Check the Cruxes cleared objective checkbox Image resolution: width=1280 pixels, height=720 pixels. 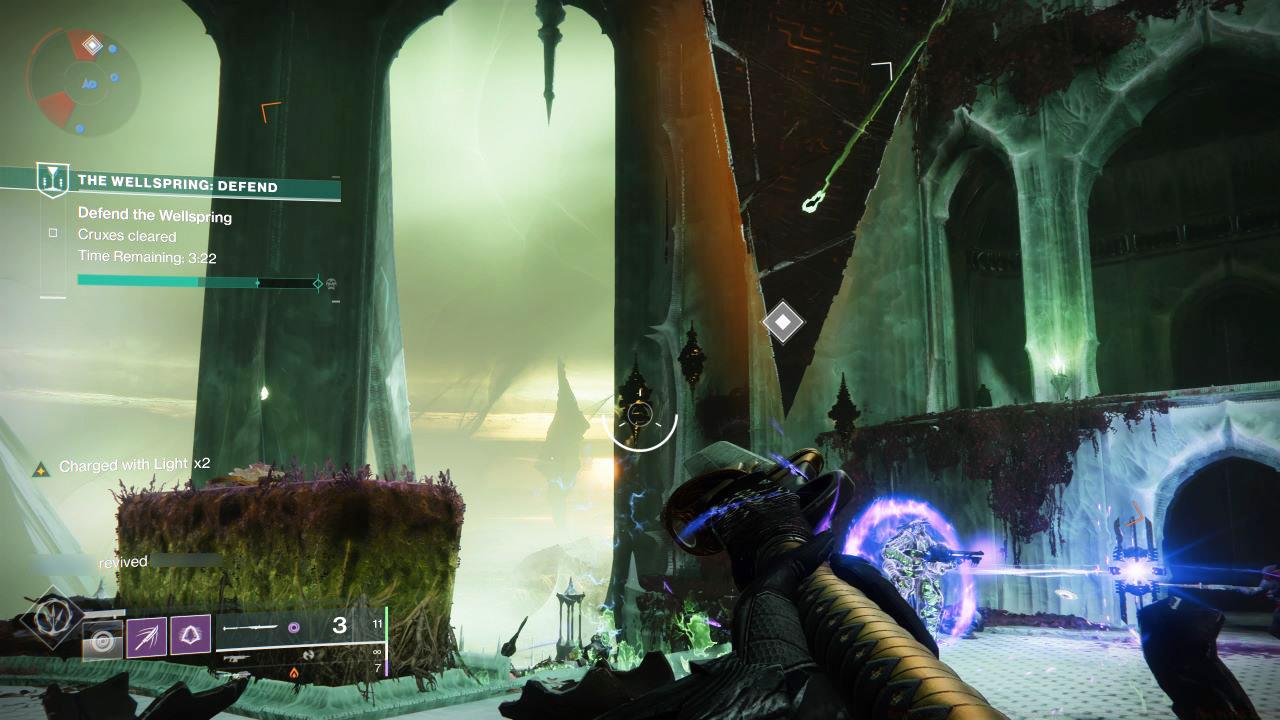pyautogui.click(x=52, y=232)
